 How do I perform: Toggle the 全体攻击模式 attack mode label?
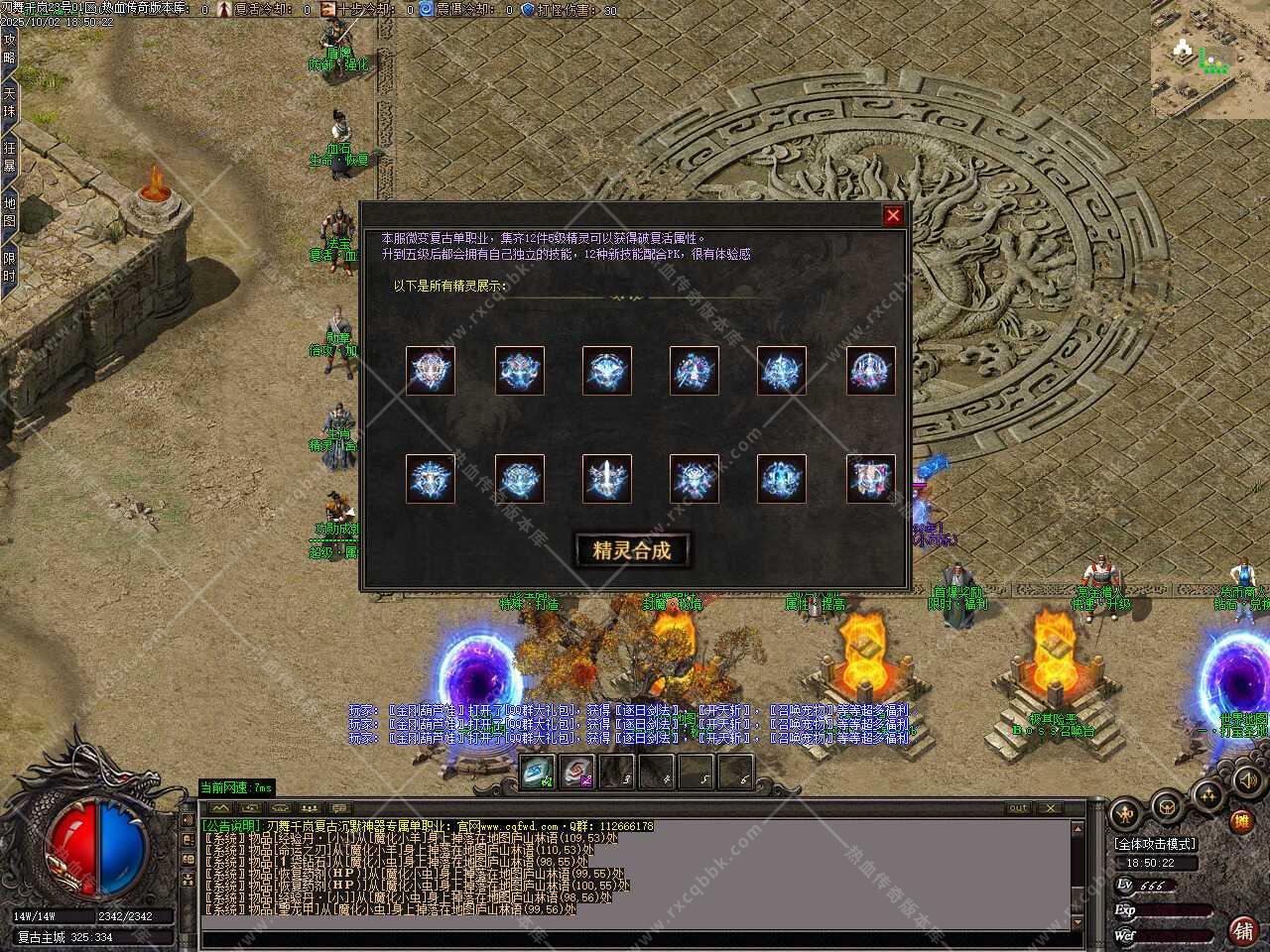point(1155,844)
